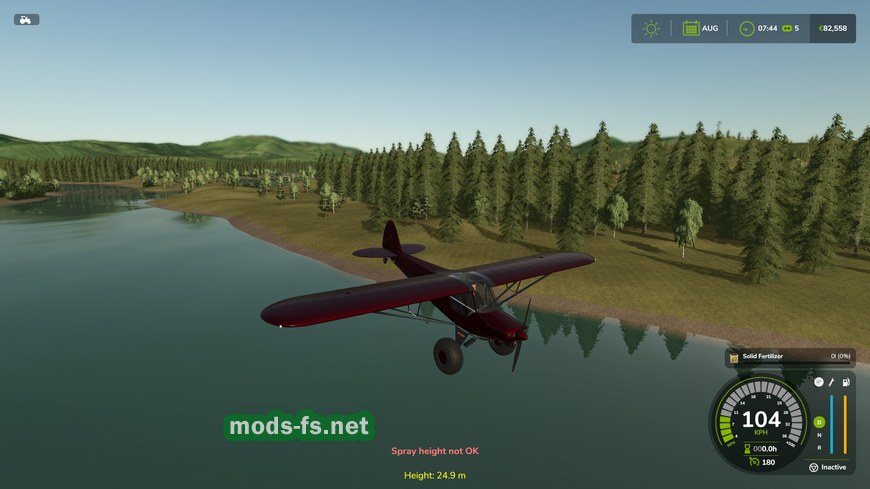The height and width of the screenshot is (489, 870).
Task: Click the green D gear indicator
Action: point(818,422)
